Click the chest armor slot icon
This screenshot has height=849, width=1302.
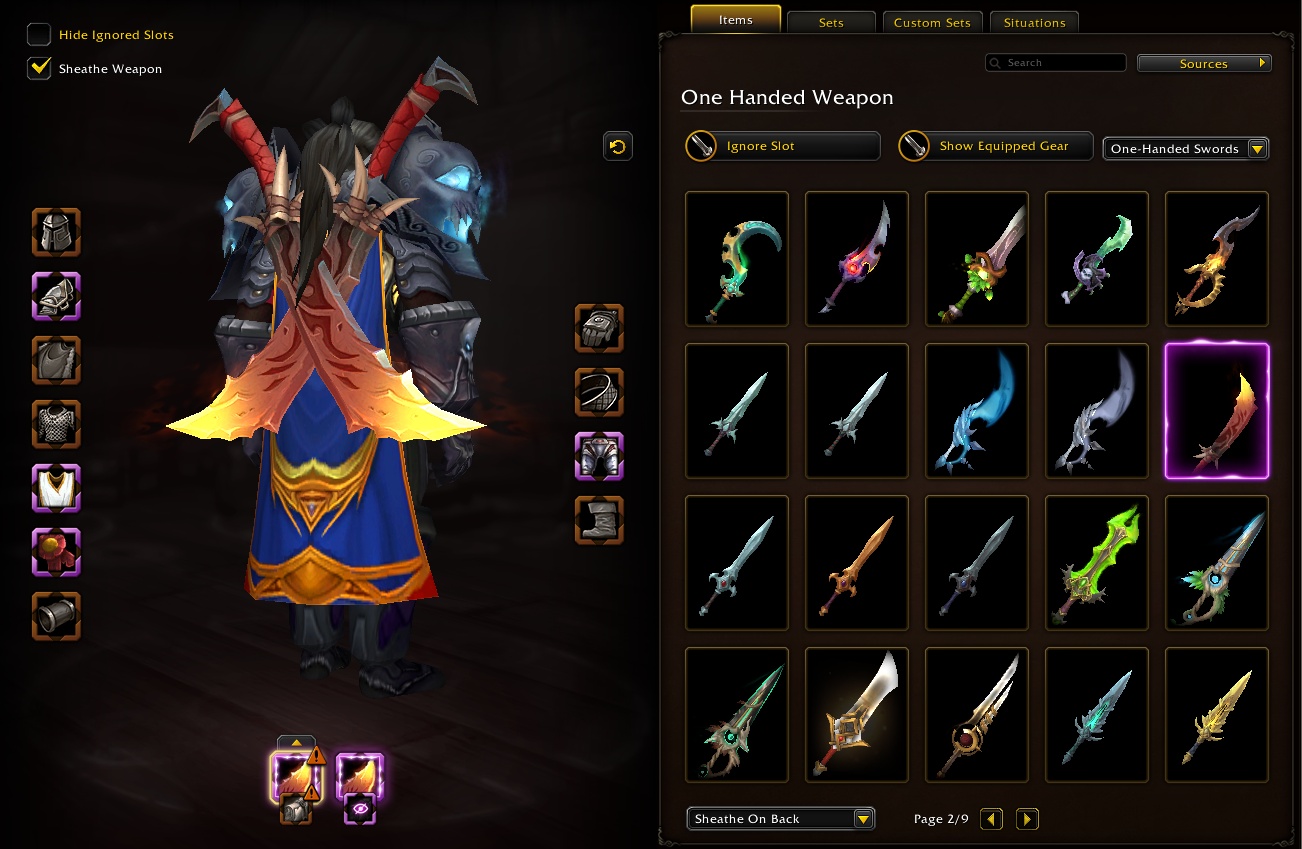(x=56, y=424)
